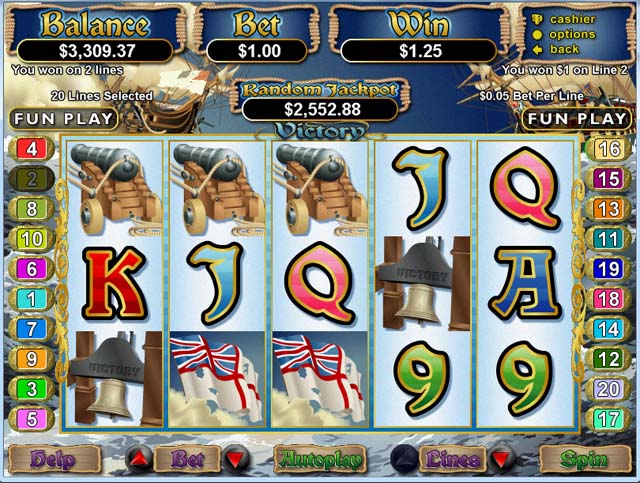The height and width of the screenshot is (483, 640).
Task: Decrease the bet with red down arrow
Action: (236, 460)
